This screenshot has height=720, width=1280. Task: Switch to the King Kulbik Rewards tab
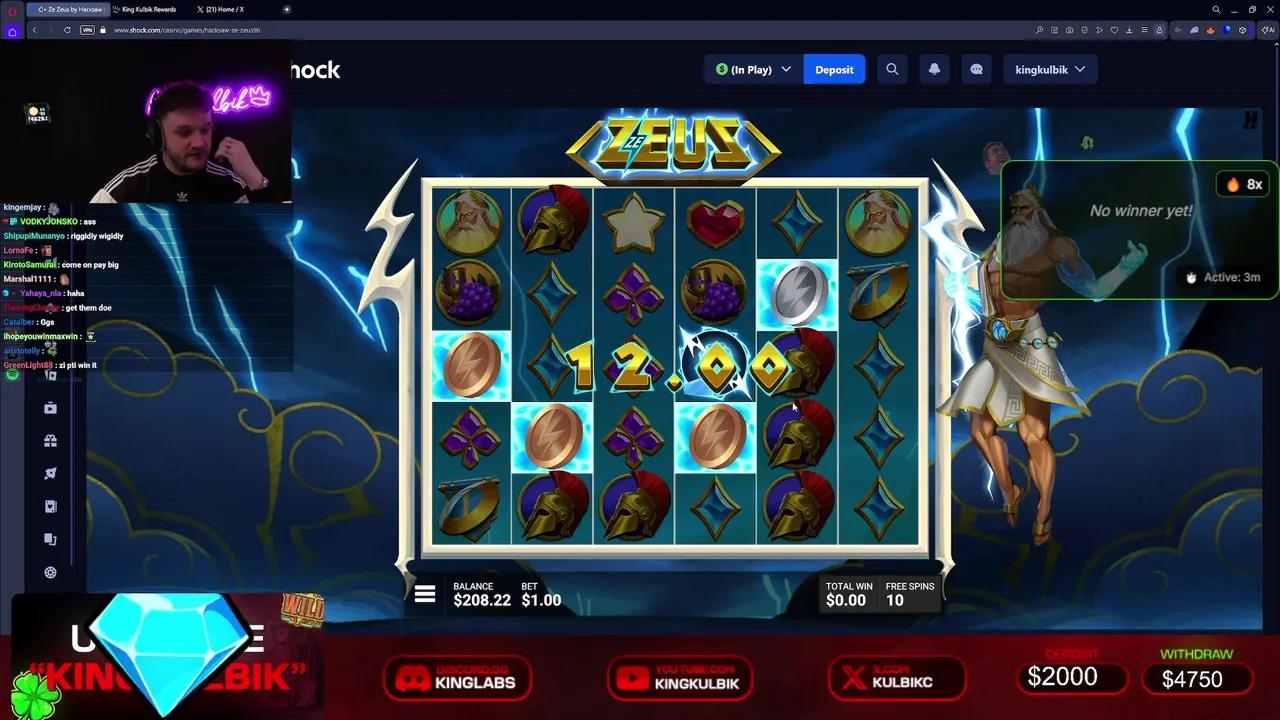tap(148, 9)
